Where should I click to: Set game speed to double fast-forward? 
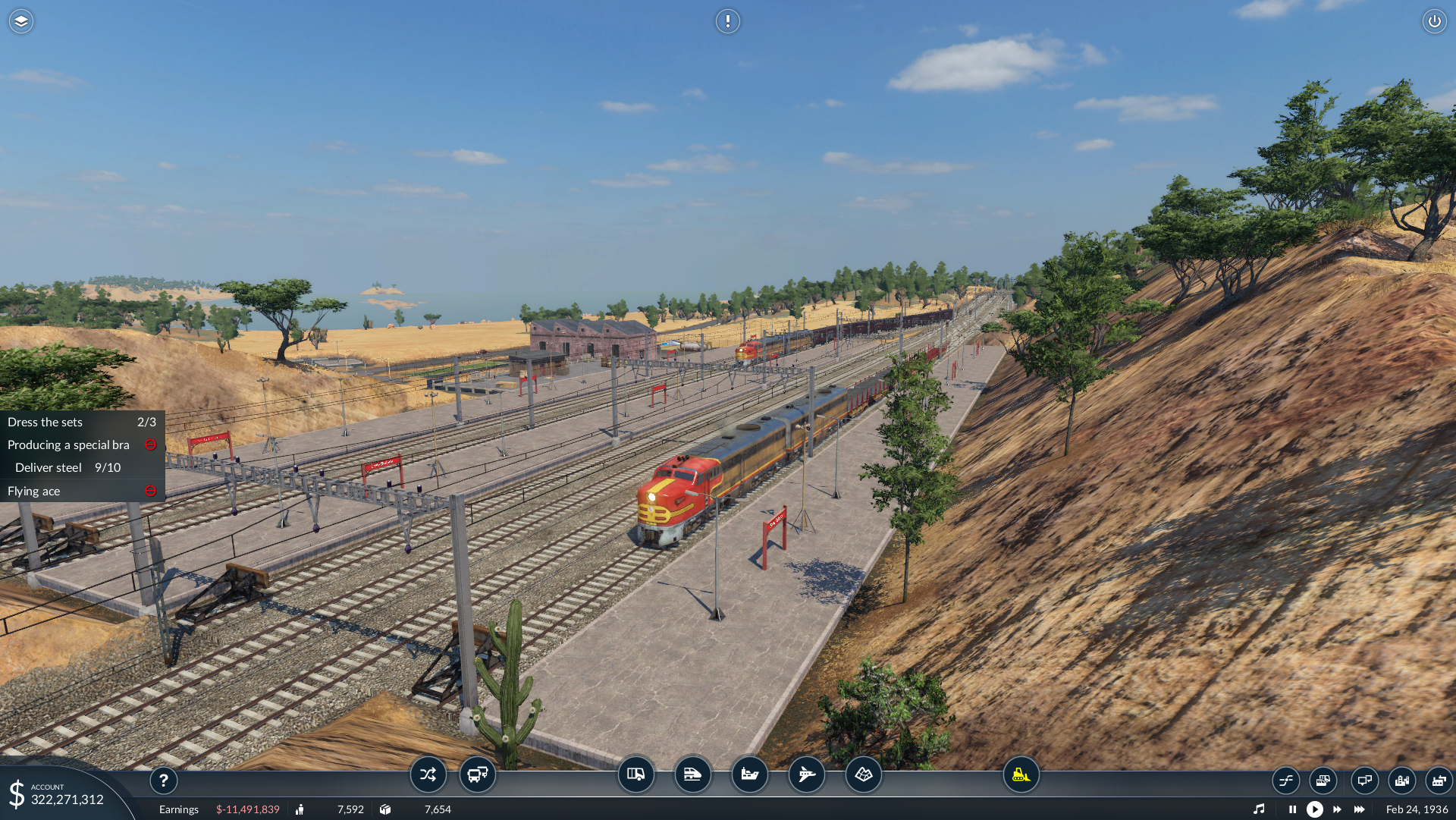point(1337,809)
